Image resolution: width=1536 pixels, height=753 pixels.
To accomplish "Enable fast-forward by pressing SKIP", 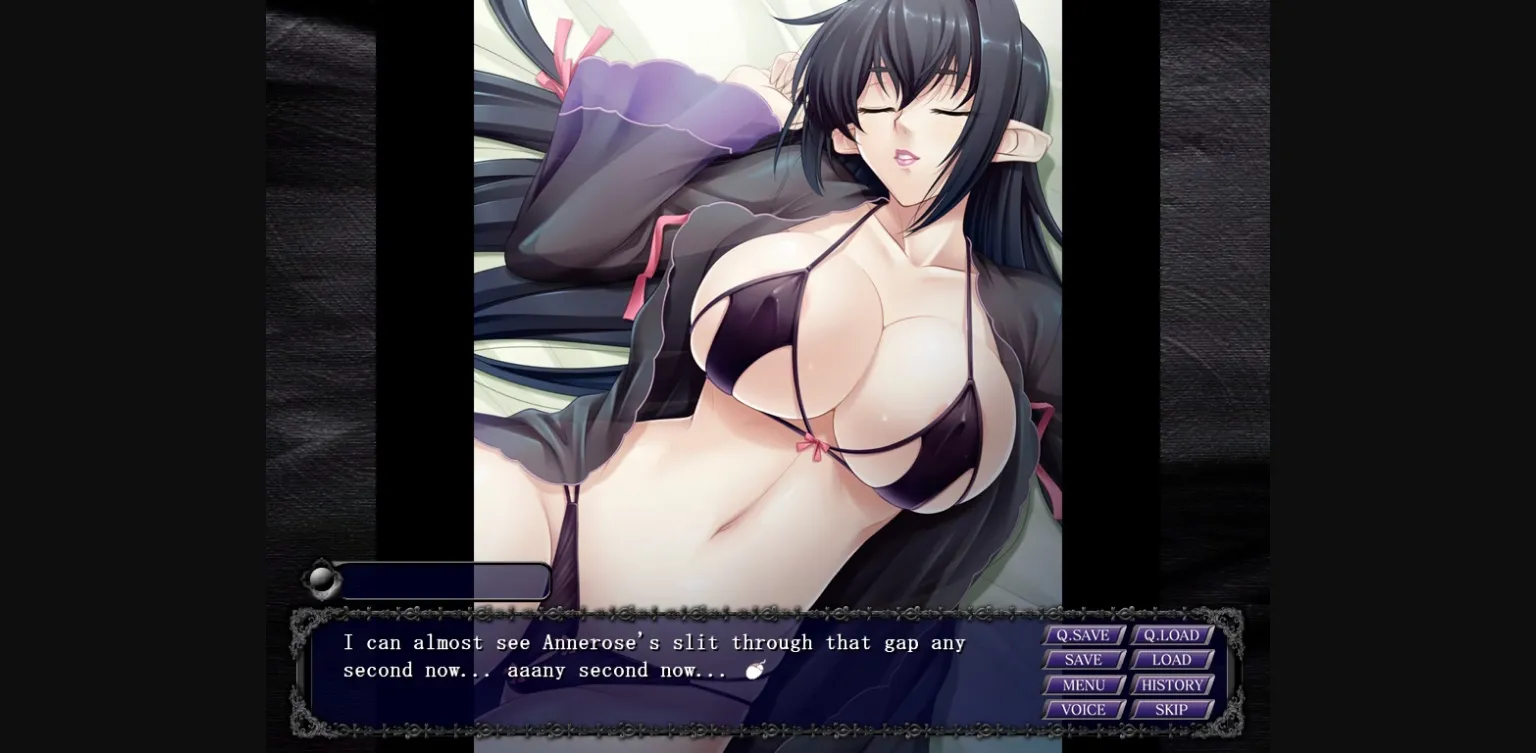I will (x=1170, y=709).
